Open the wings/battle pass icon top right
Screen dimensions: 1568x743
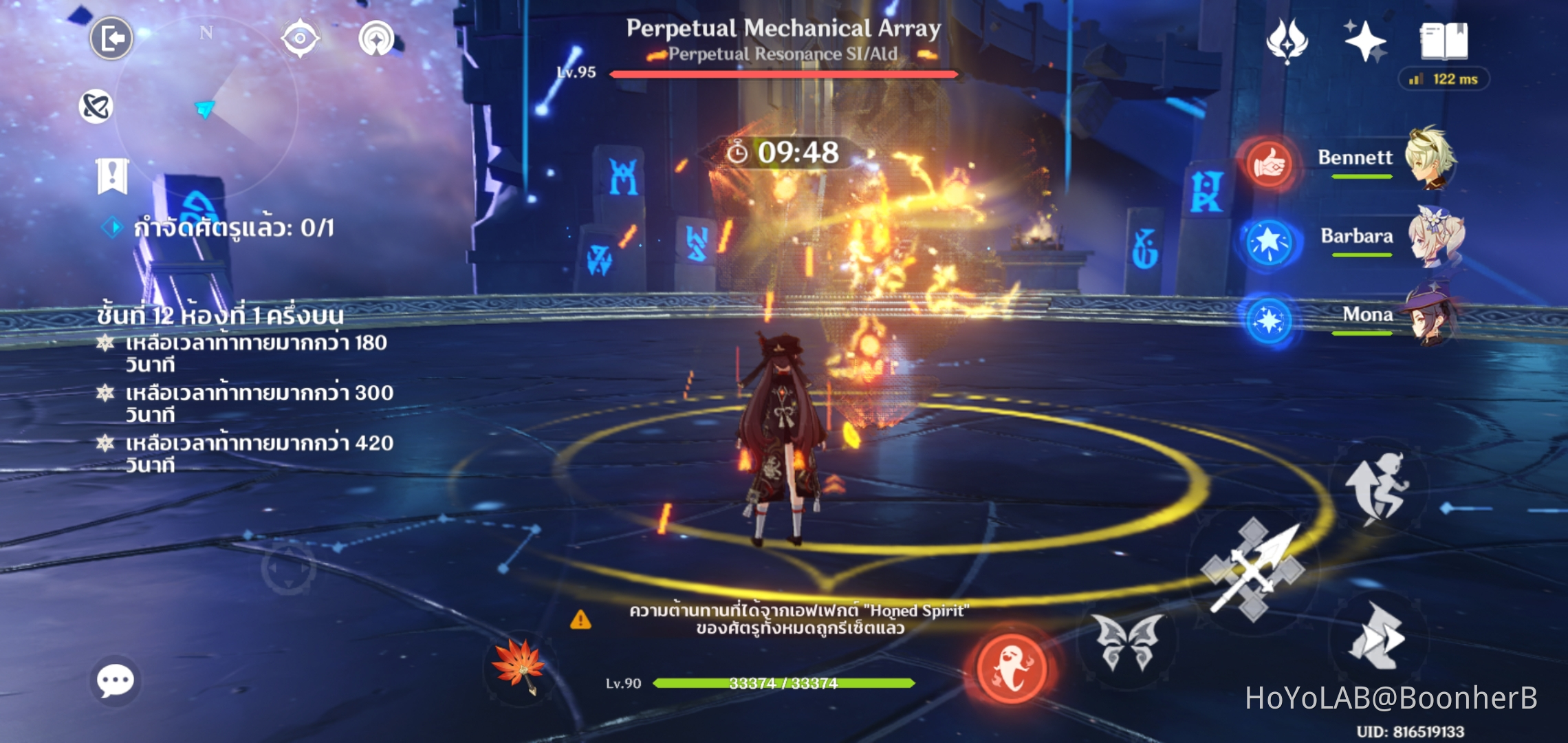point(1286,41)
